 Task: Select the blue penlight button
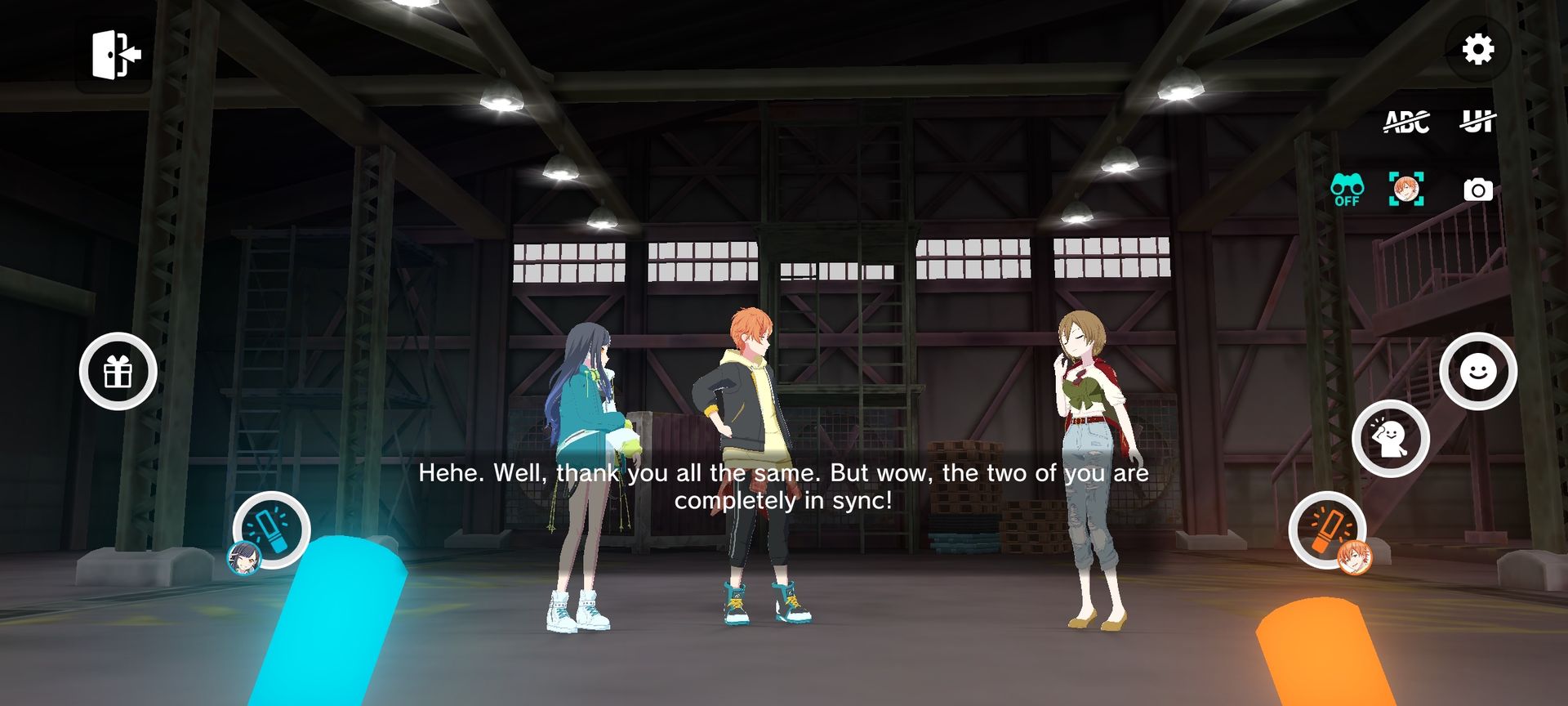(x=271, y=529)
